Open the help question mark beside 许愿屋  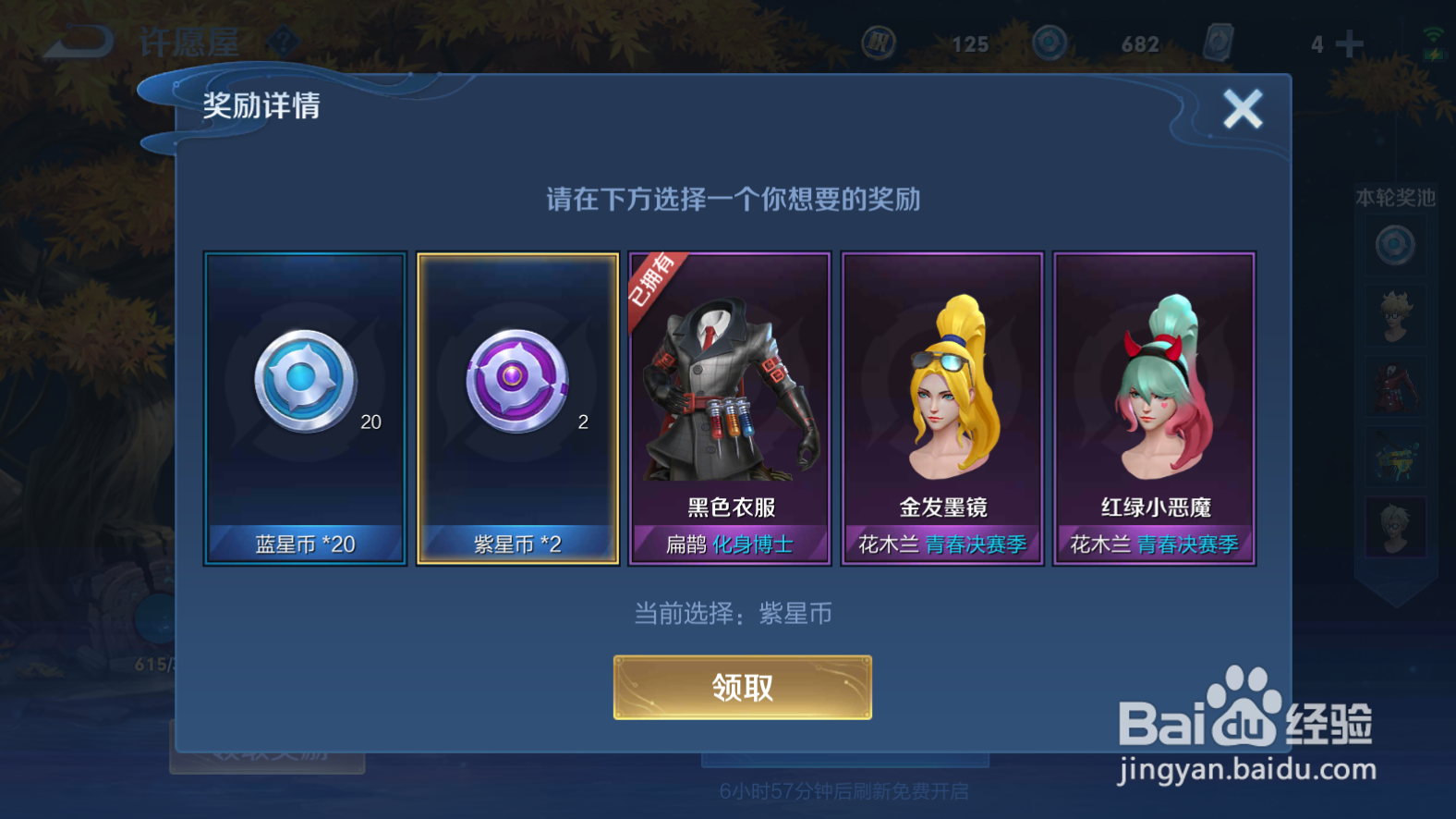tap(285, 42)
